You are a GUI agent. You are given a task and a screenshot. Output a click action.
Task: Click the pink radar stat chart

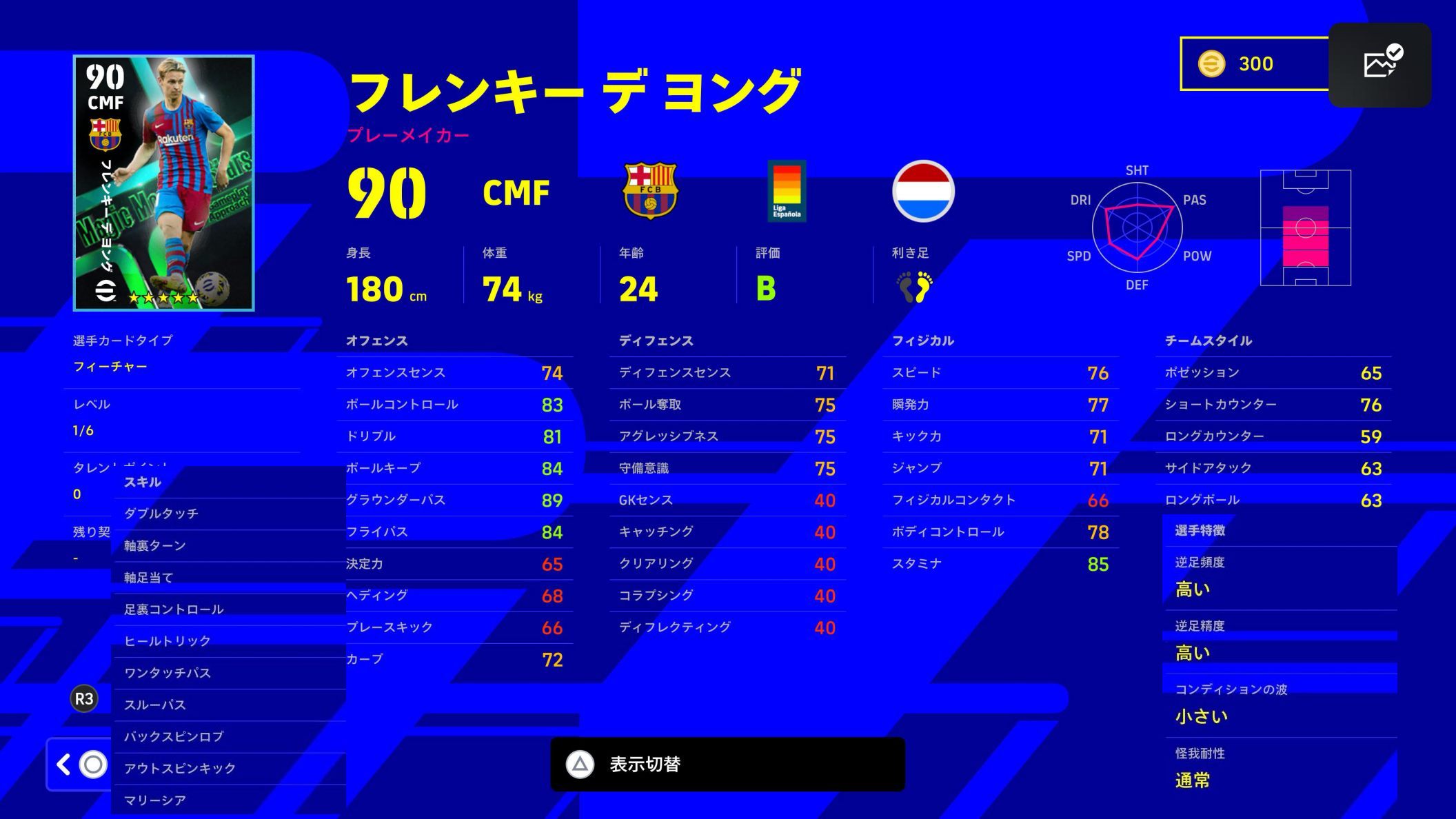[1137, 228]
